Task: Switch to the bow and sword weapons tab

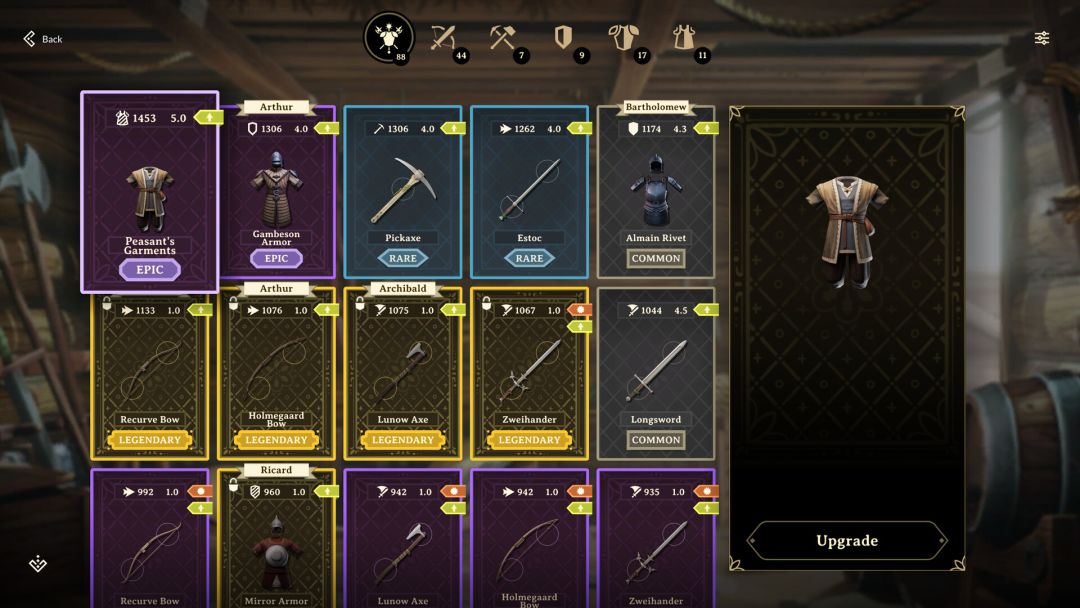Action: (x=443, y=38)
